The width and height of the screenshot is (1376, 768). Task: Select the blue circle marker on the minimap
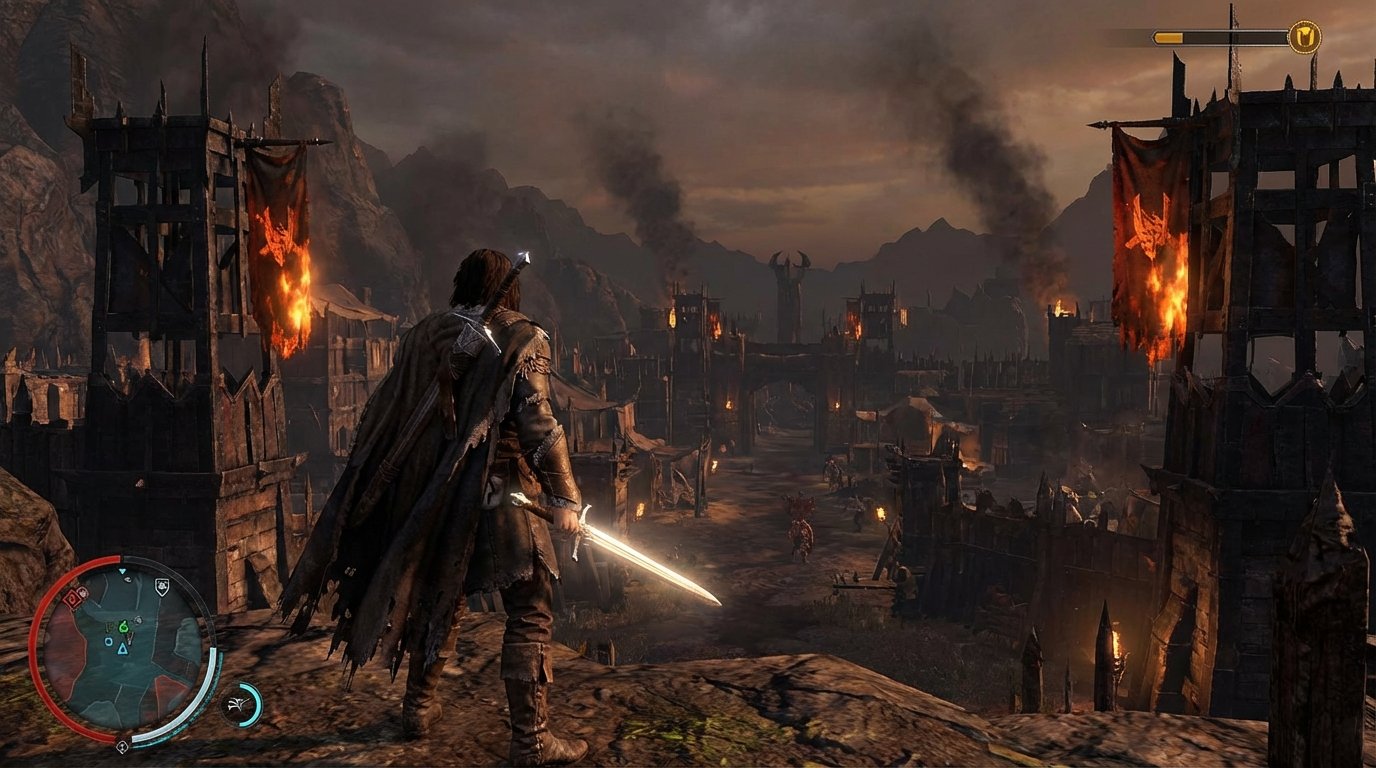pyautogui.click(x=109, y=642)
